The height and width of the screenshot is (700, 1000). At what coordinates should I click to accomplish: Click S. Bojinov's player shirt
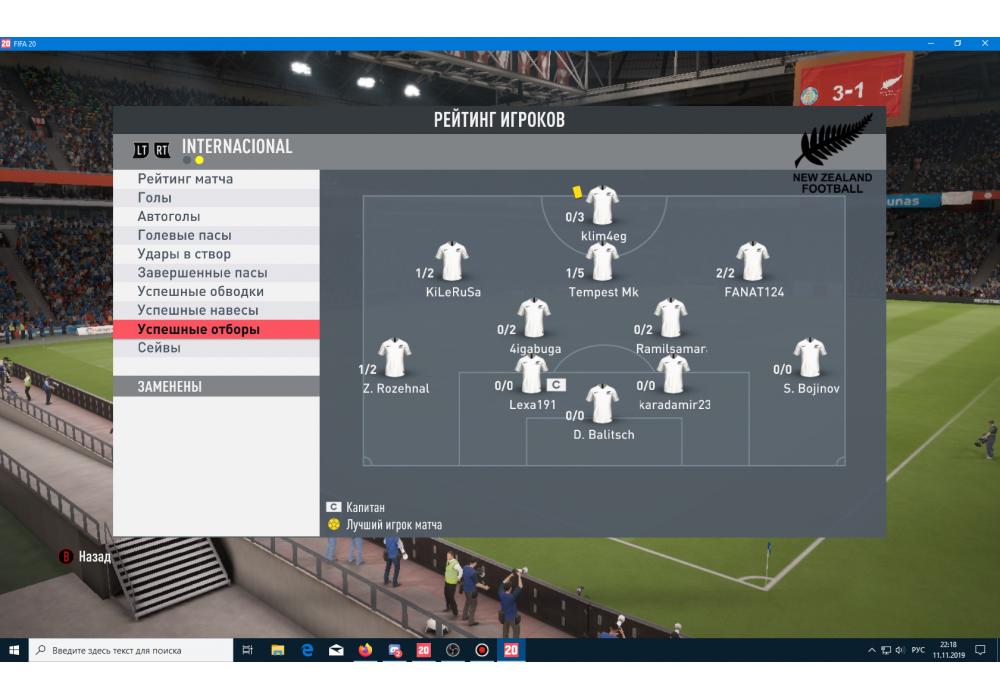pyautogui.click(x=809, y=358)
